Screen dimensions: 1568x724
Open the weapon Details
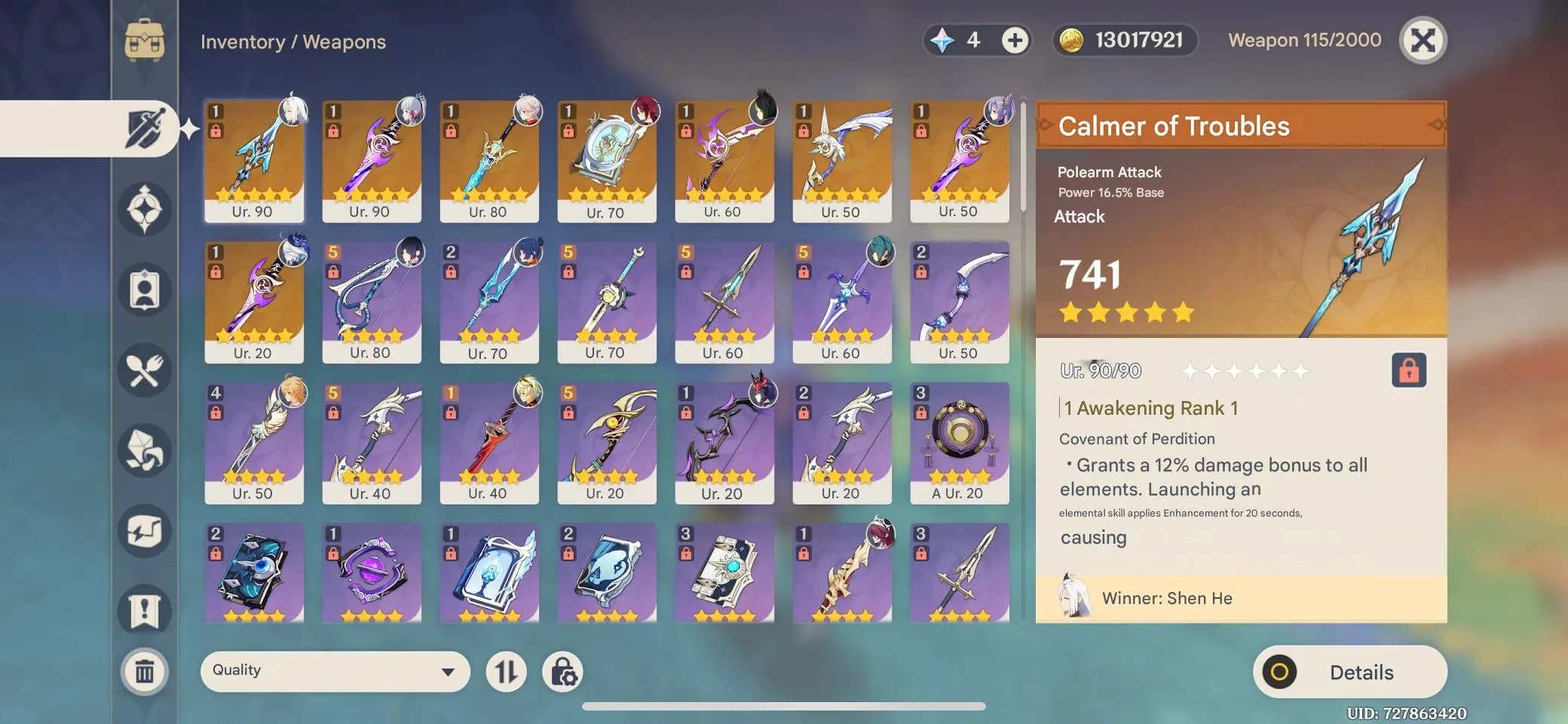coord(1349,672)
